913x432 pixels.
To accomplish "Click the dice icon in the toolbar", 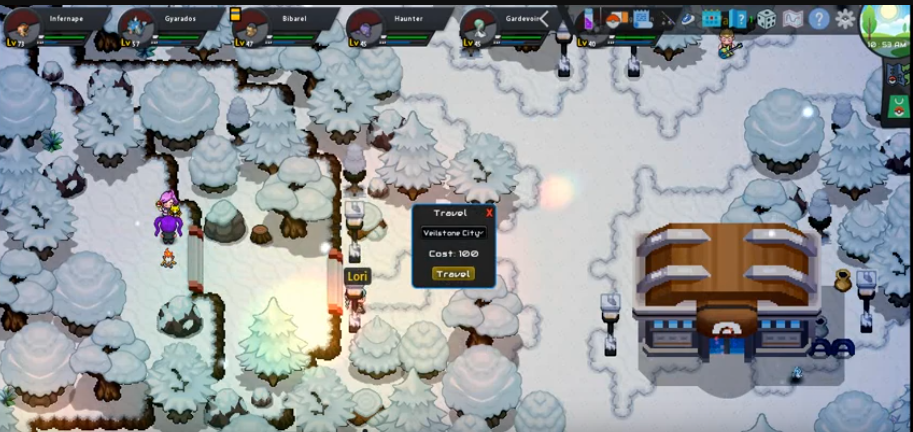I will pos(766,19).
